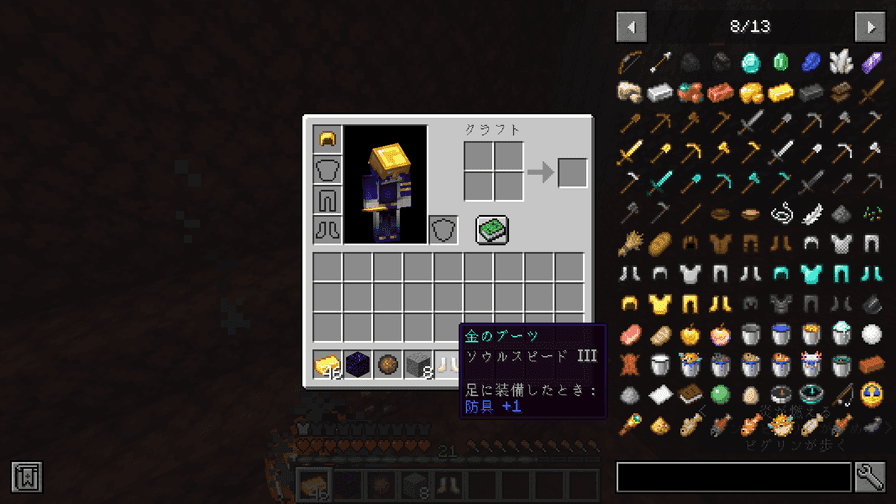Go to the previous item list page

coord(631,26)
